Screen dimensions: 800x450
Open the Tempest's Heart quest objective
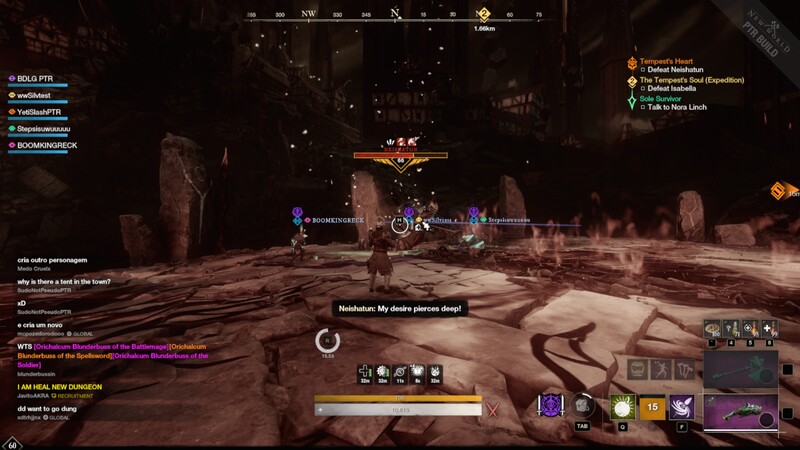665,61
